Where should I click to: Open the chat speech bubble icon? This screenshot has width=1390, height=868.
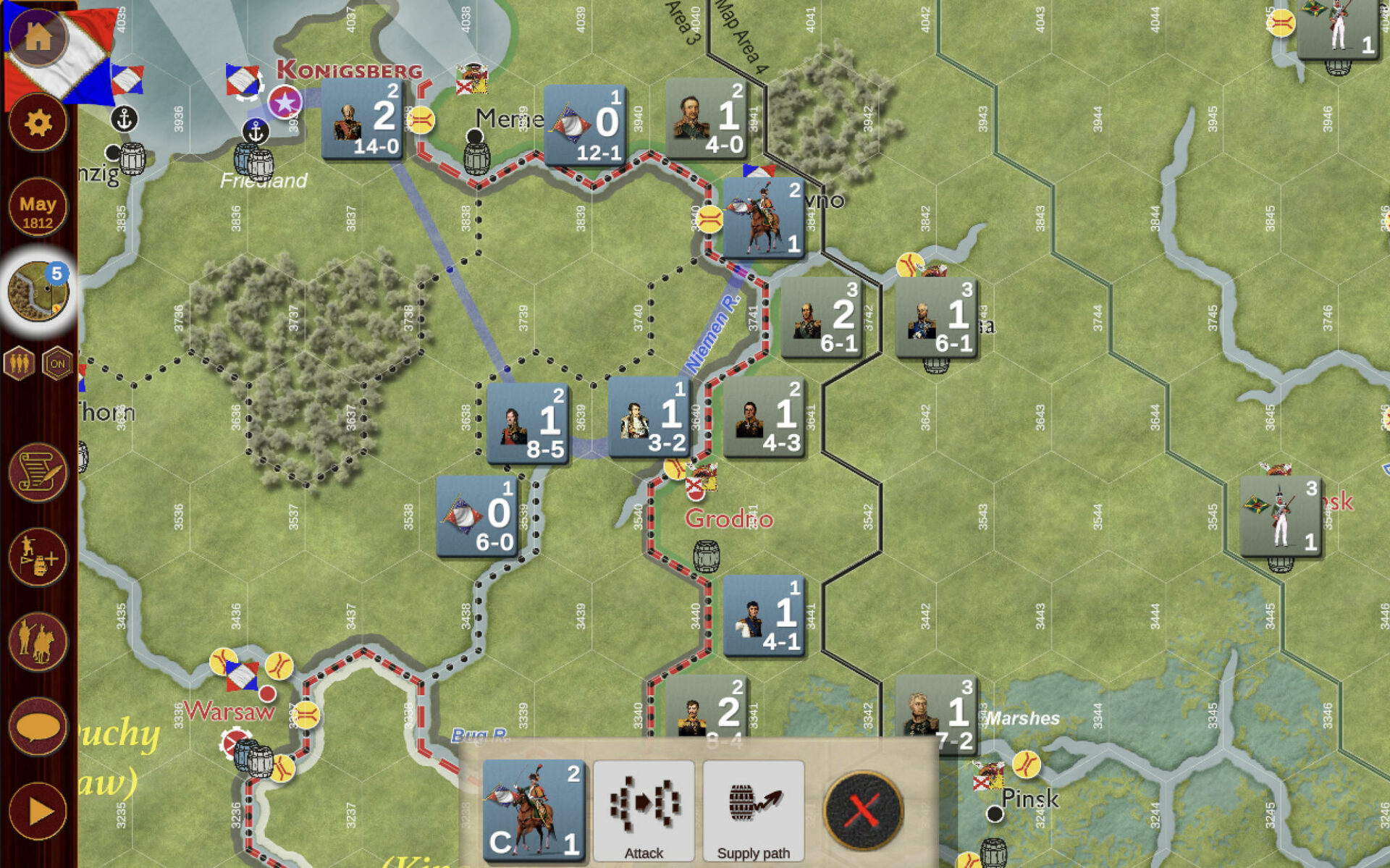coord(38,728)
